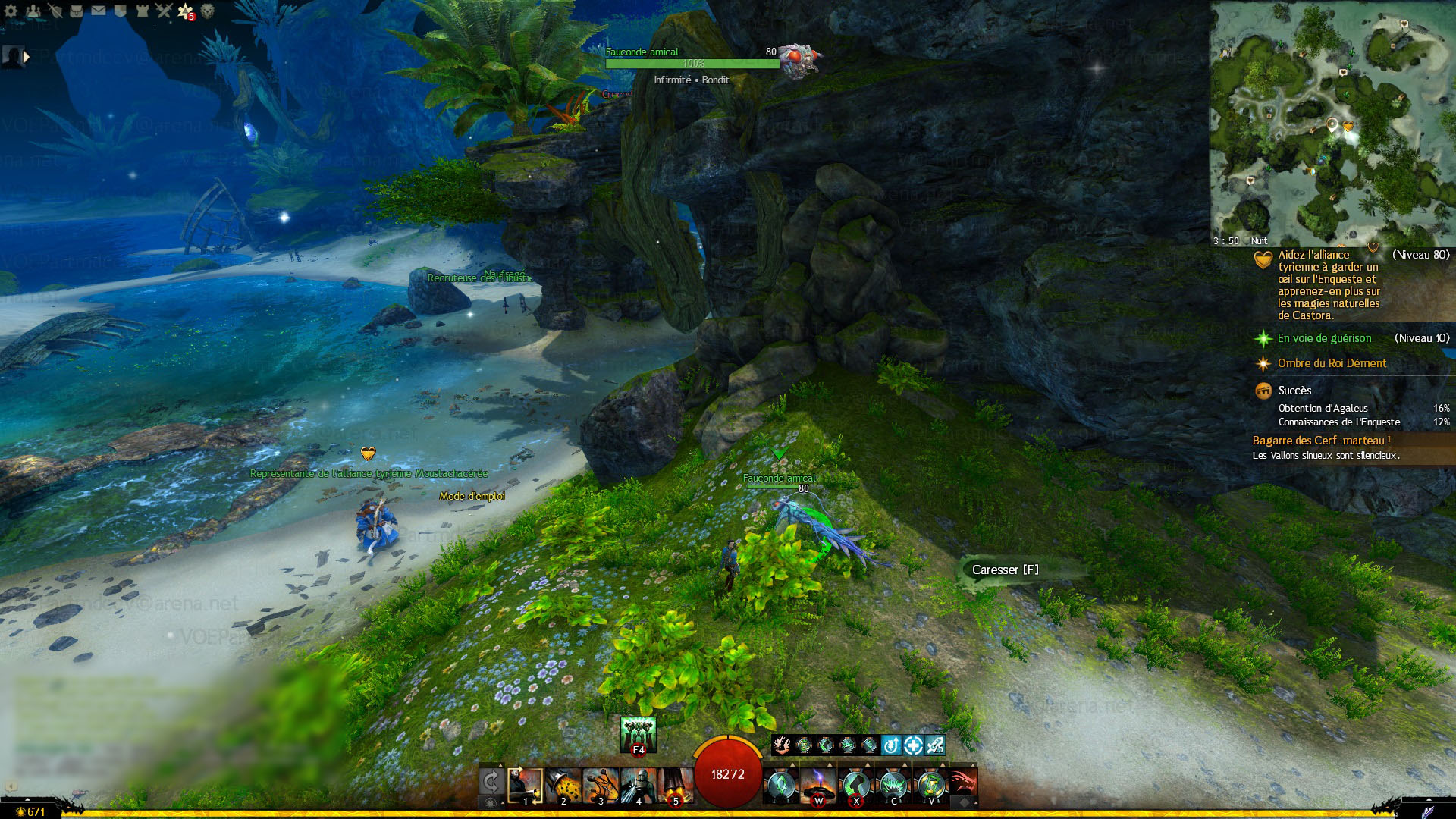Open the inventory bag icon
Screen dimensions: 1456x819
click(x=77, y=11)
